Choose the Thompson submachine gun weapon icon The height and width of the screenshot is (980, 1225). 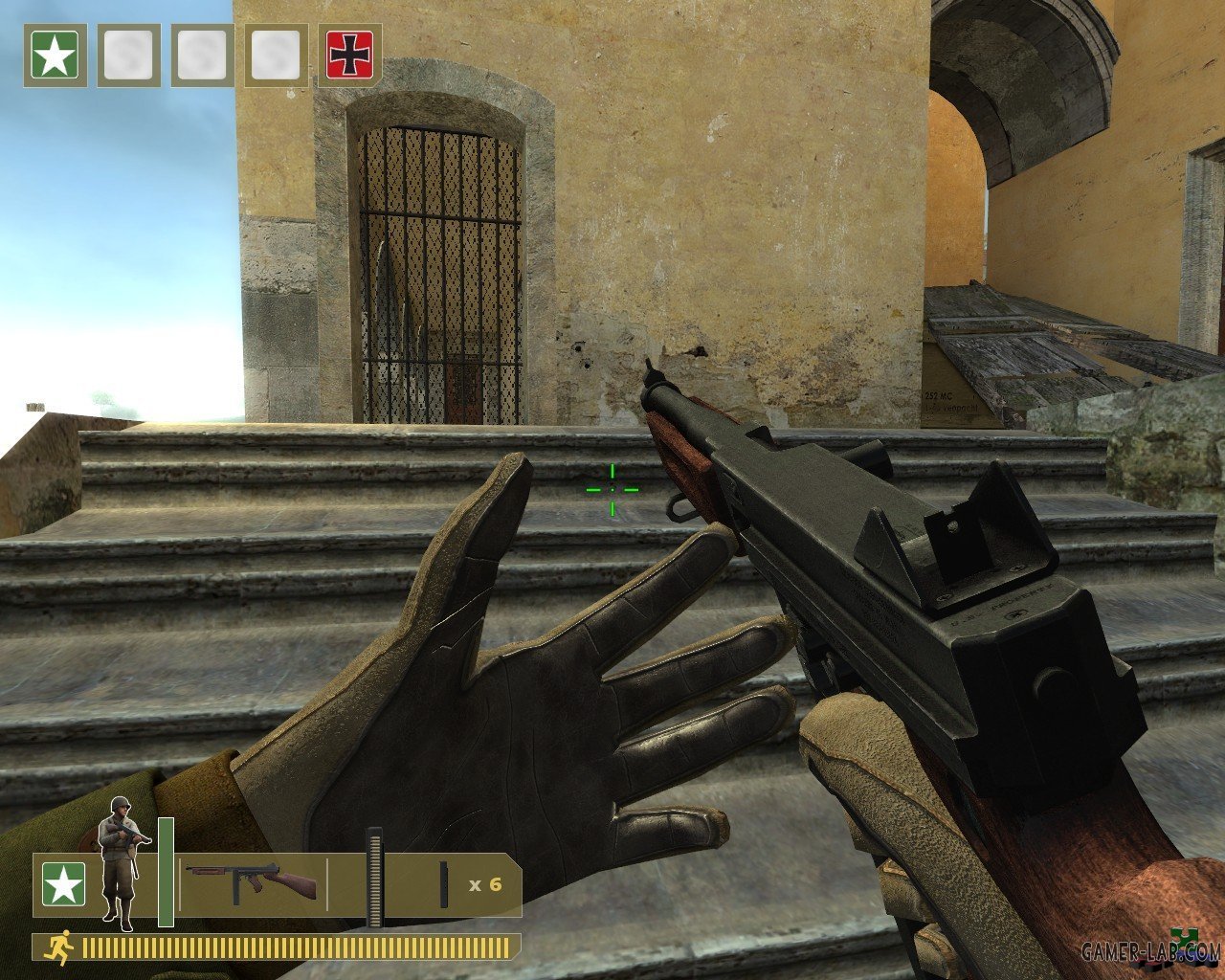252,882
